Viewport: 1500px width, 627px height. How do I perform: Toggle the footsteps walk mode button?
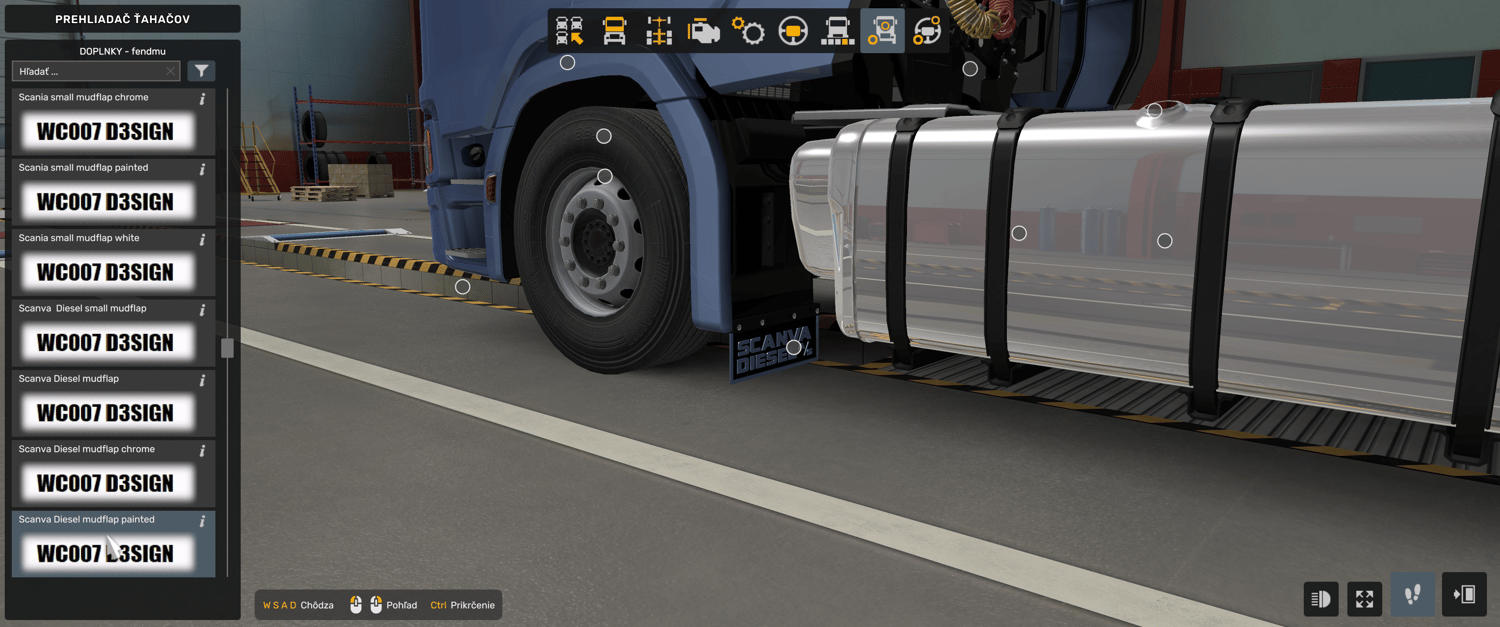pyautogui.click(x=1412, y=595)
